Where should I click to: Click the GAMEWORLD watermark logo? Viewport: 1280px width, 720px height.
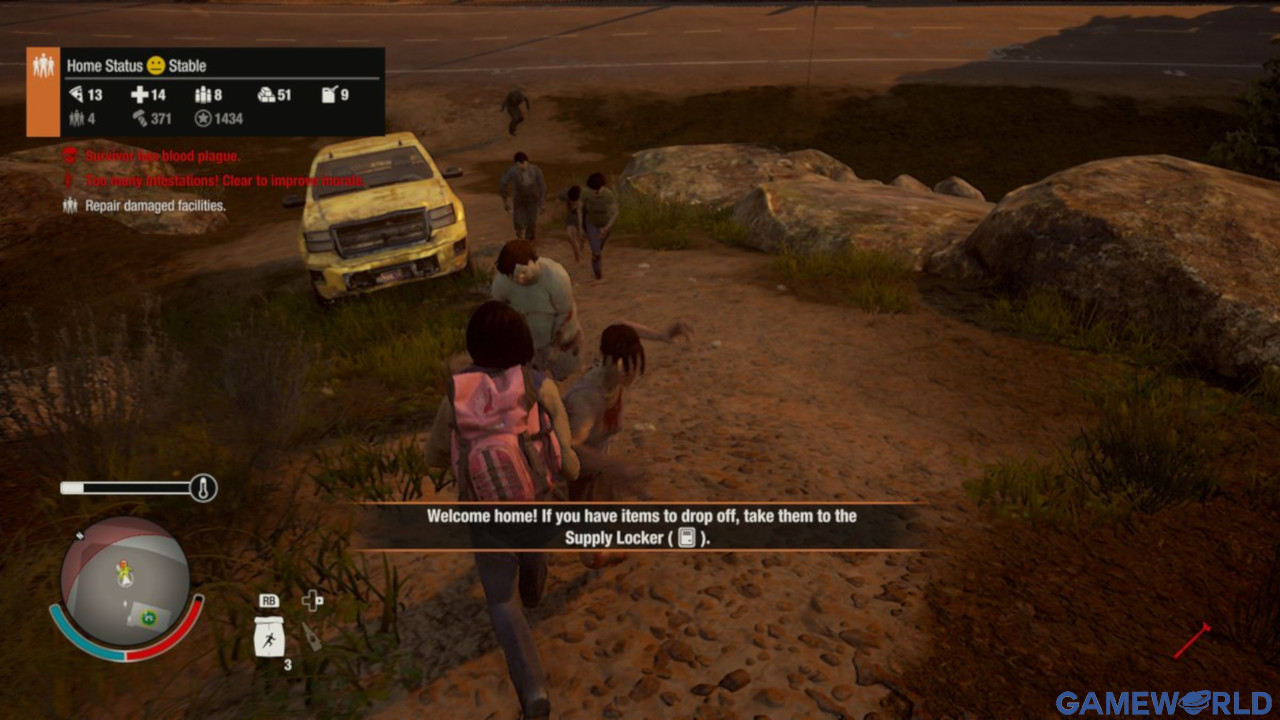1164,702
